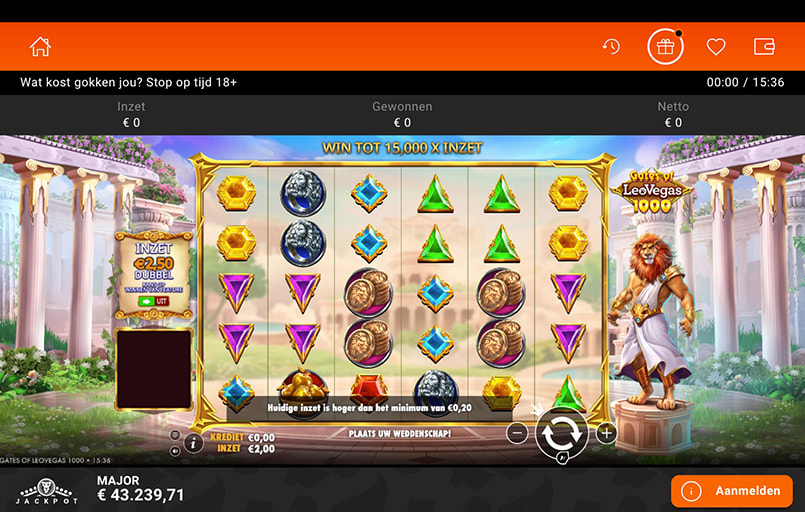Decrease the bet with the minus button
The height and width of the screenshot is (512, 805).
(x=517, y=433)
